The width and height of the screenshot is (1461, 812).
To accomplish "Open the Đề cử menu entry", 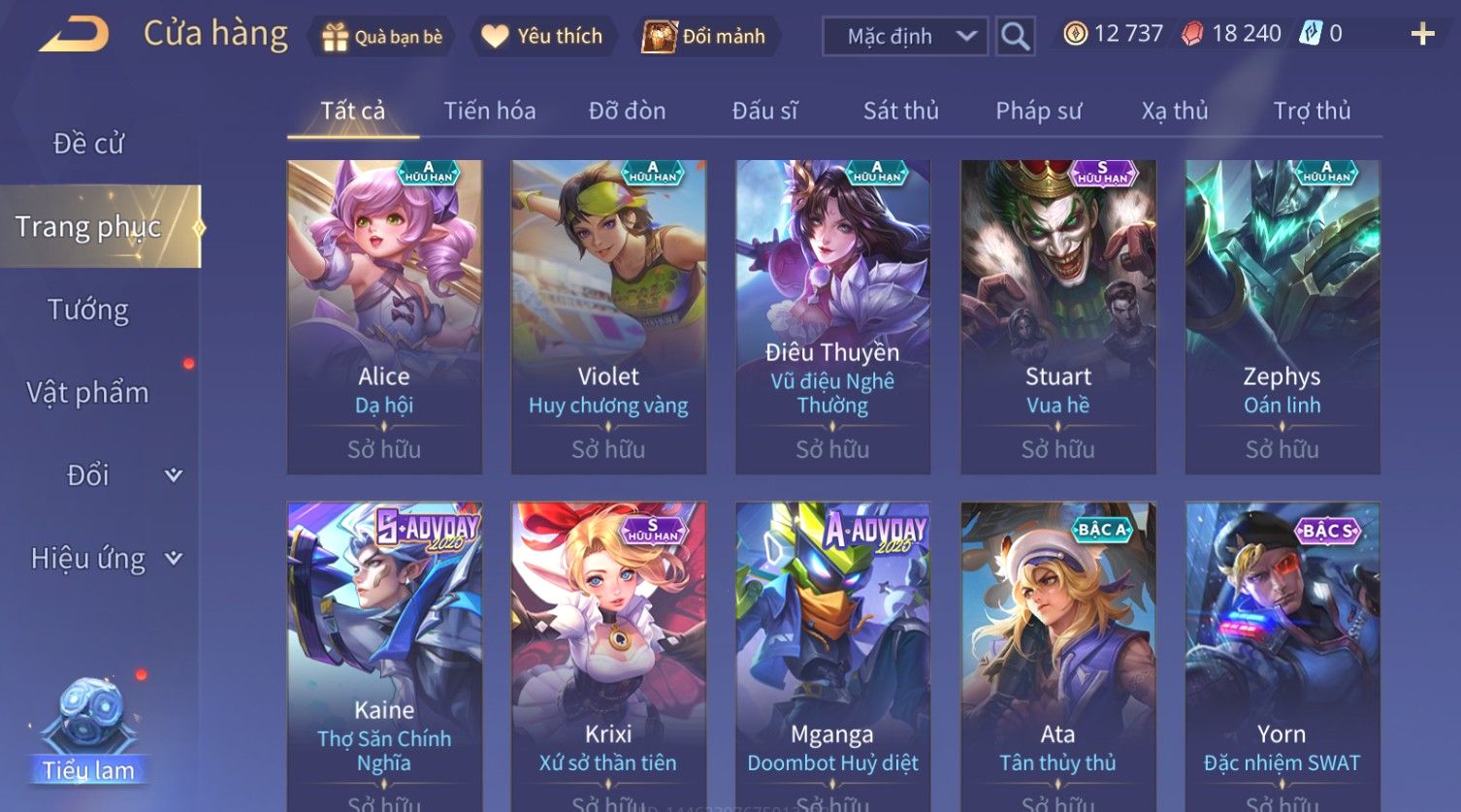I will tap(88, 144).
